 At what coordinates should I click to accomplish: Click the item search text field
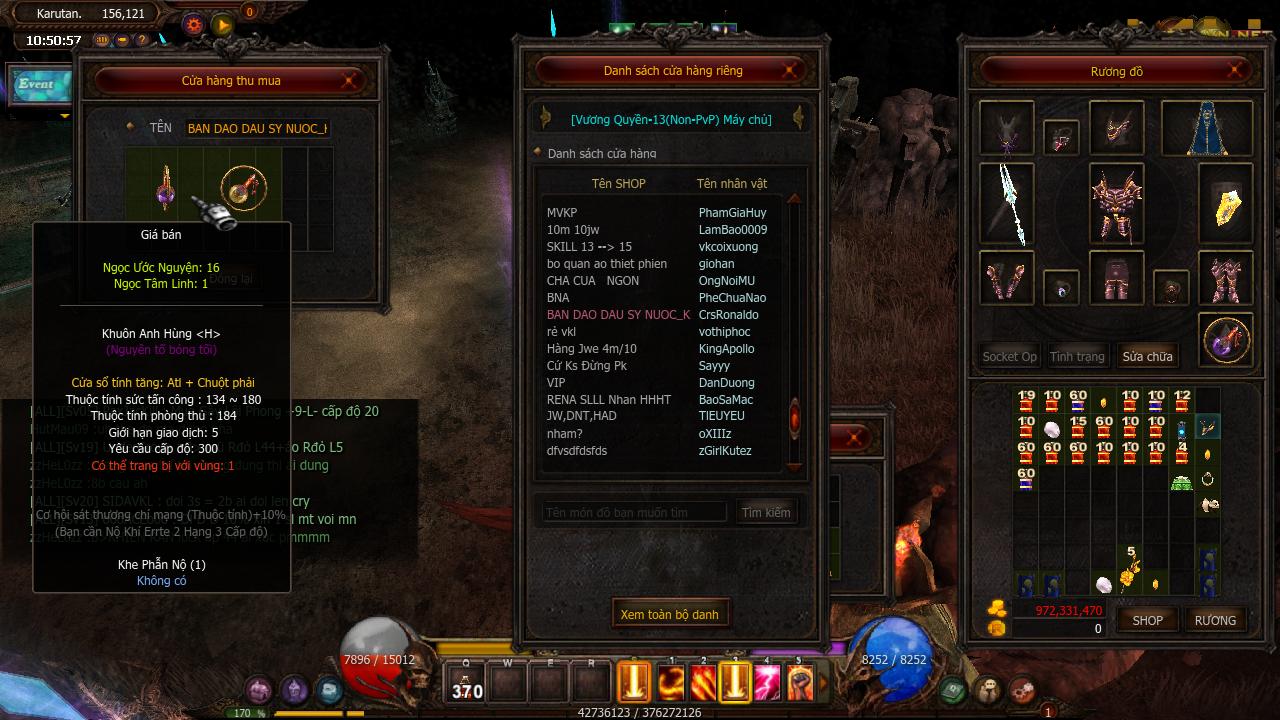[634, 513]
